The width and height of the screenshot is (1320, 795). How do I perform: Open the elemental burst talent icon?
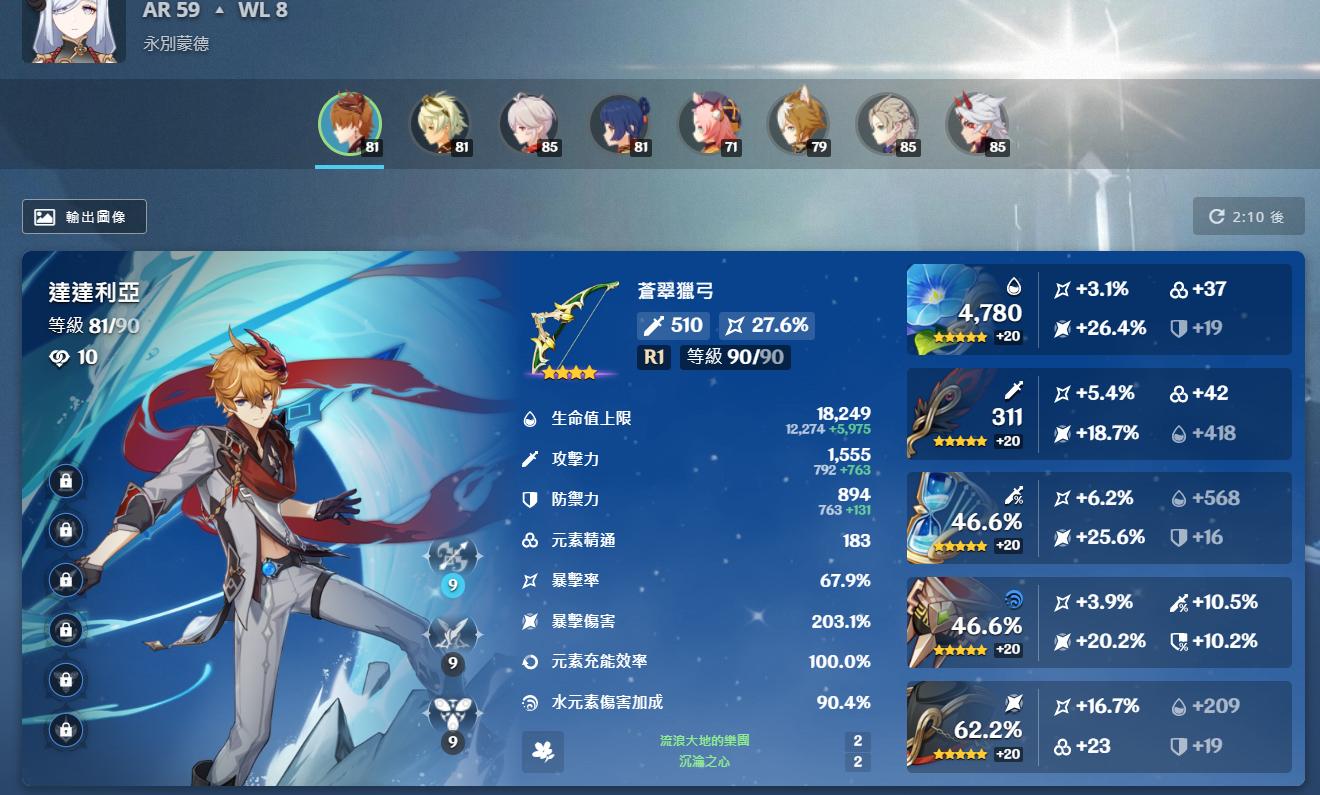[452, 716]
